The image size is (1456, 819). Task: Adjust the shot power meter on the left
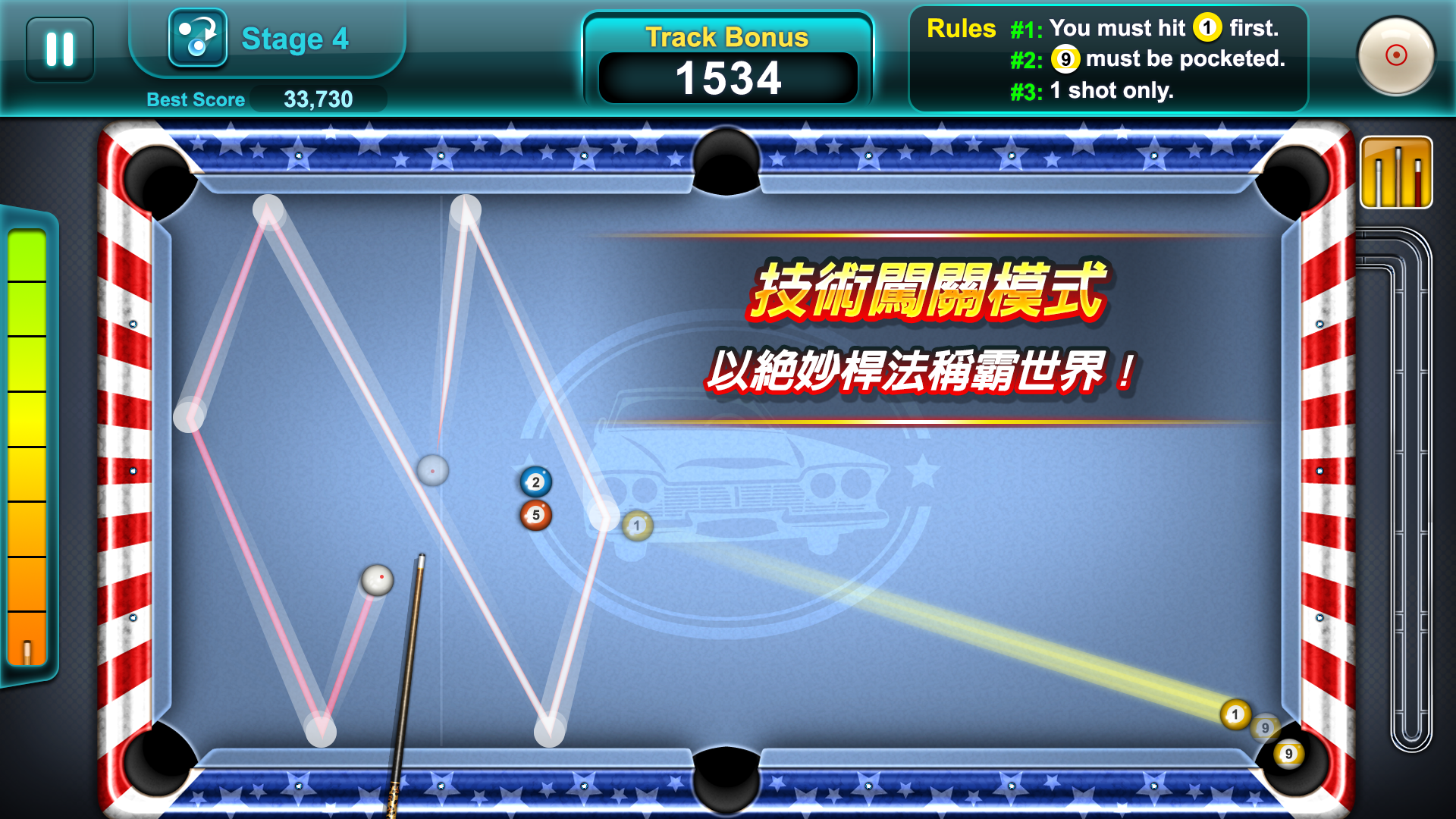[28, 440]
